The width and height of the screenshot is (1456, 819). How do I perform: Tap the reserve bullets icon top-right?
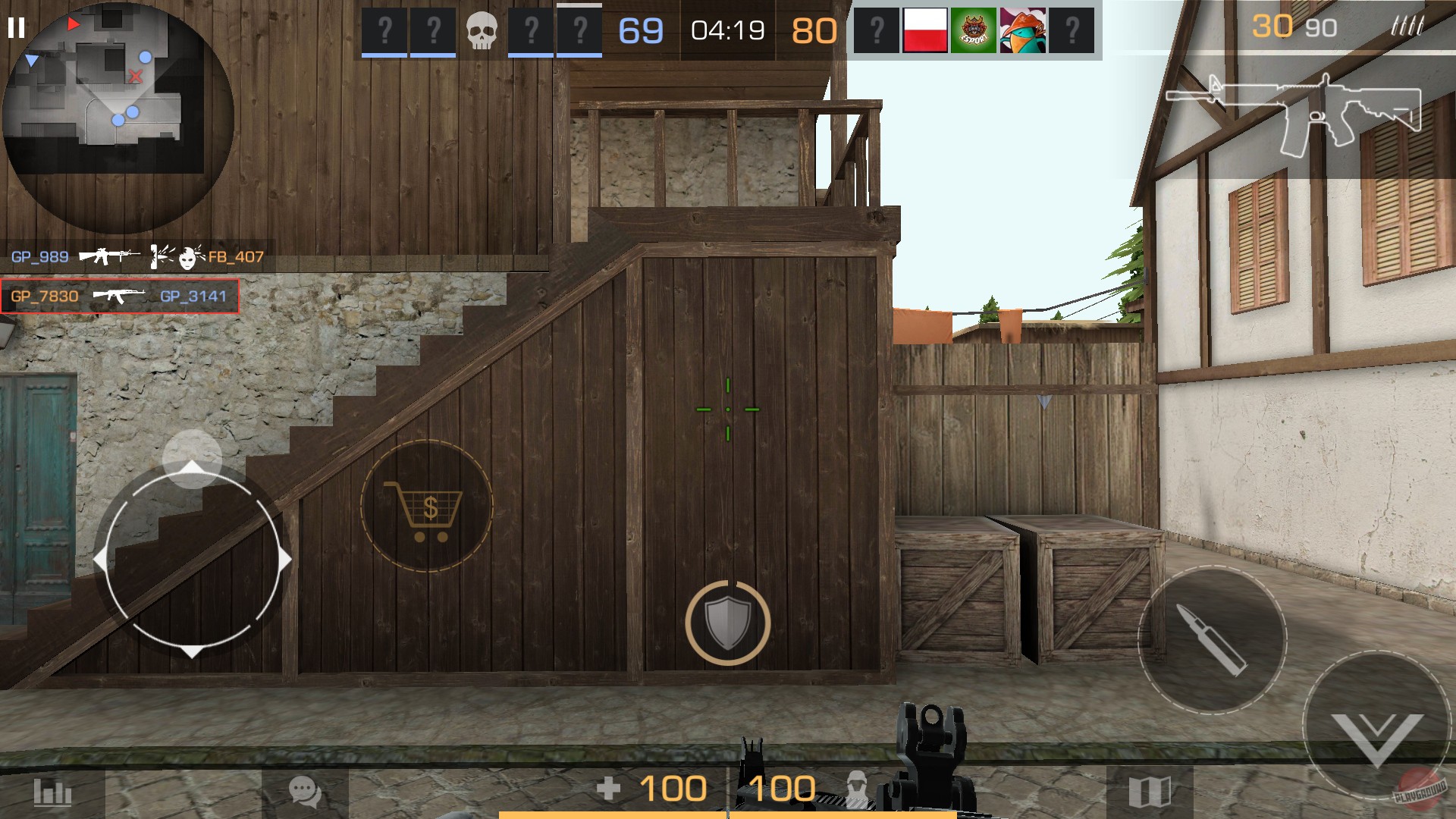coord(1410,25)
